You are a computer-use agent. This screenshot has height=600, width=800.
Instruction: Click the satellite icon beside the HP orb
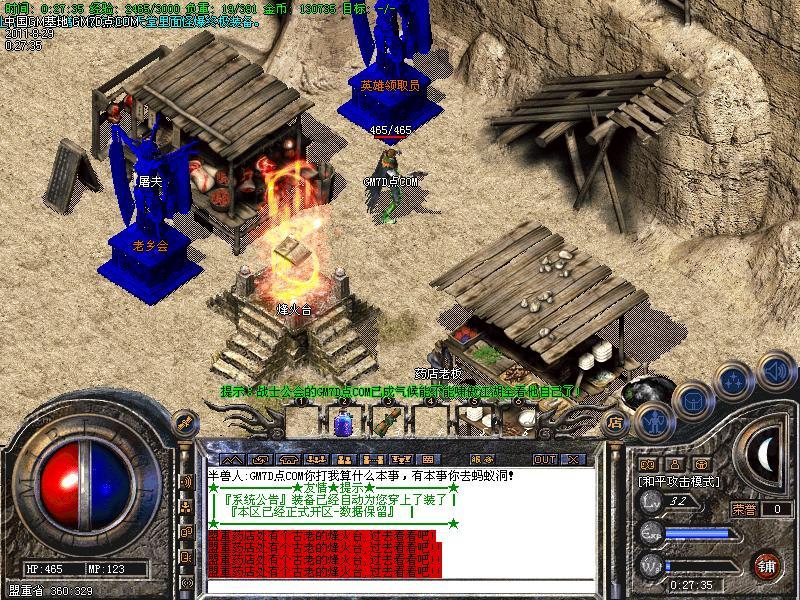[184, 483]
